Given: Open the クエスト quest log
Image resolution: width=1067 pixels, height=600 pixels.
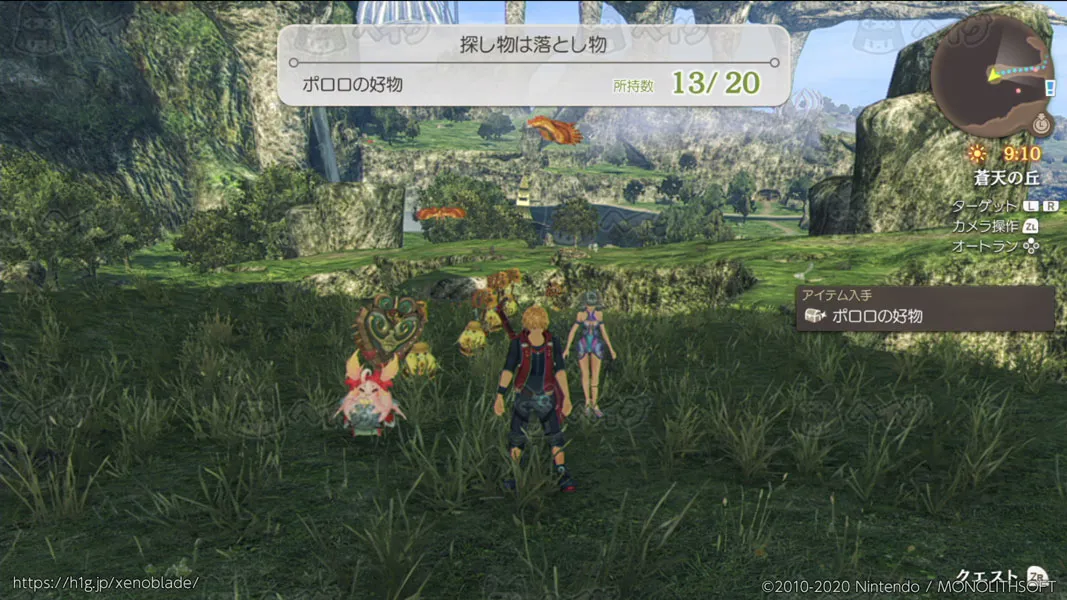Looking at the screenshot, I should point(999,577).
